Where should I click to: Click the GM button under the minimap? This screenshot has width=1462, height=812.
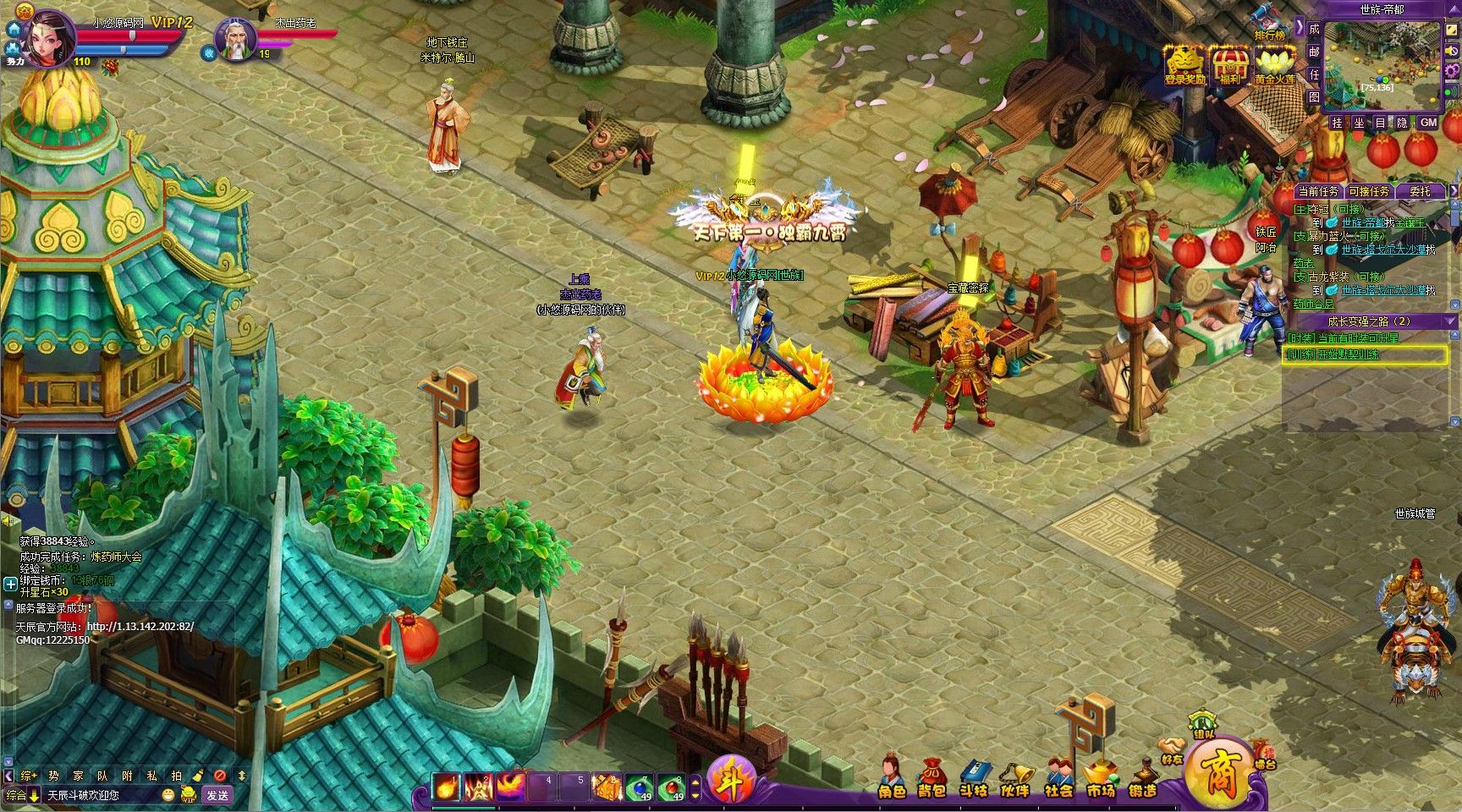click(1428, 123)
